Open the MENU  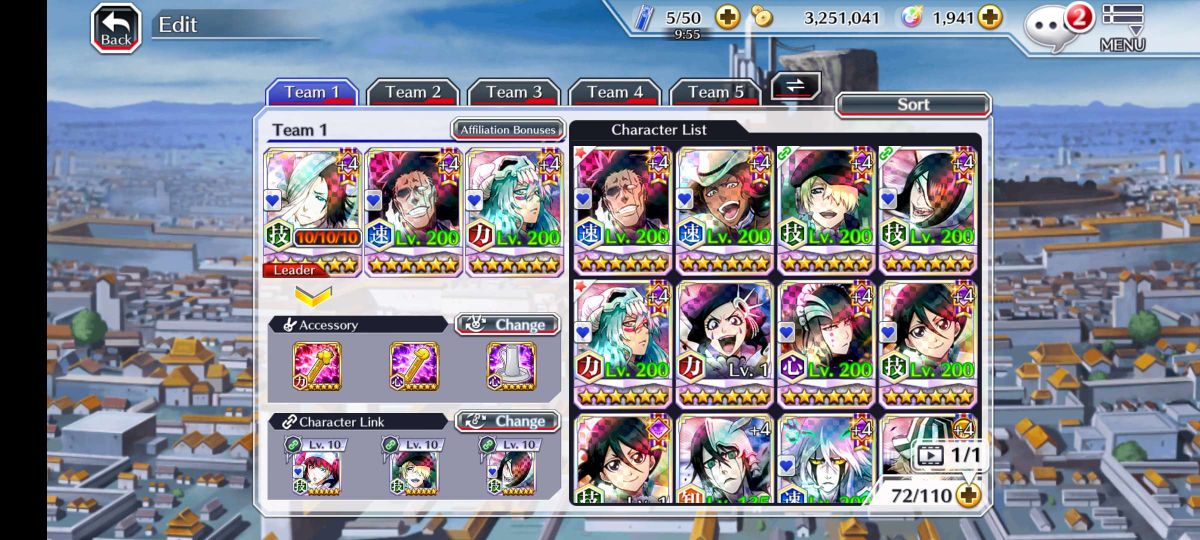(x=1122, y=27)
